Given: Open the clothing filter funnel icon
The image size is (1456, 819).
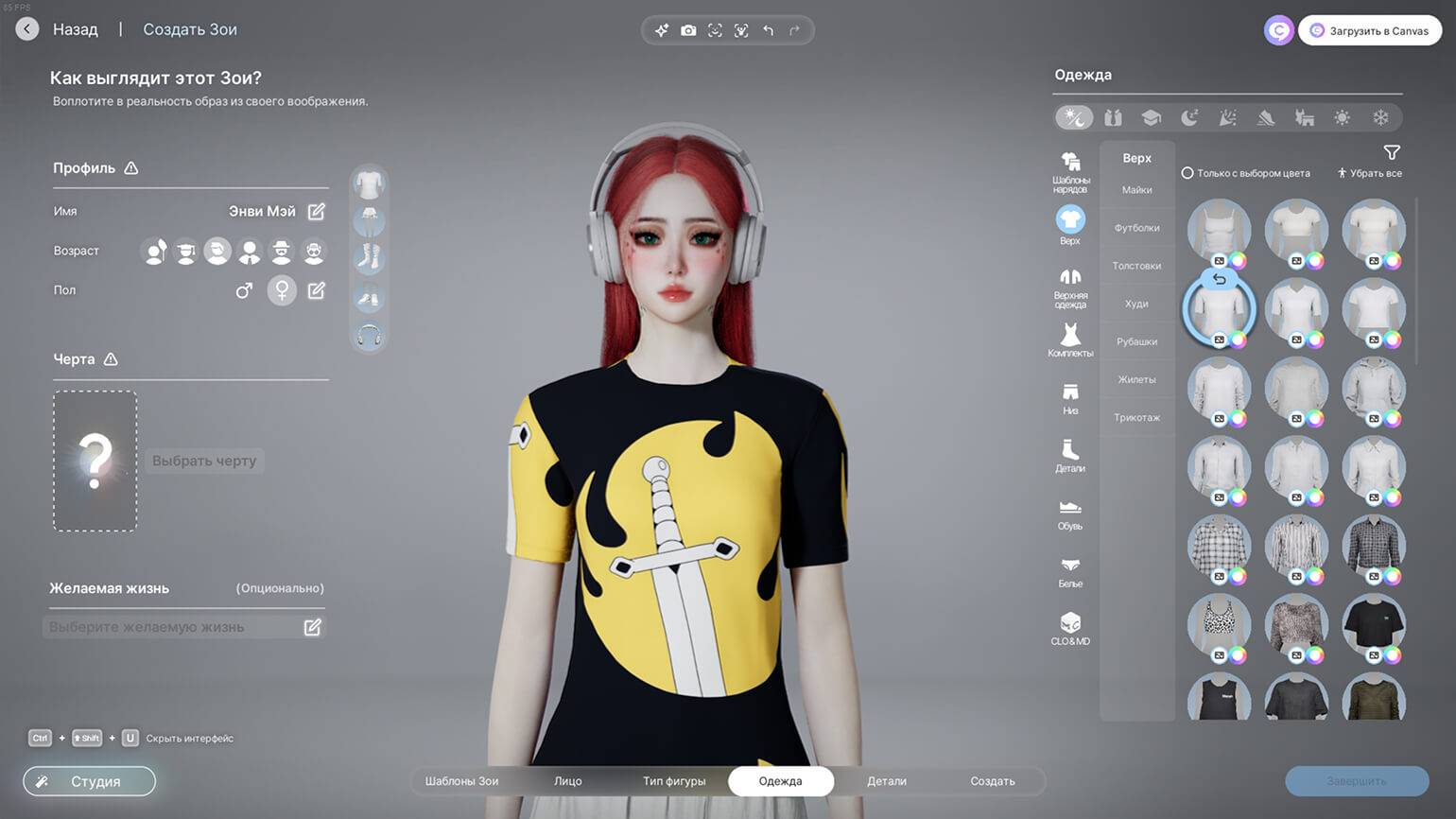Looking at the screenshot, I should coord(1392,152).
